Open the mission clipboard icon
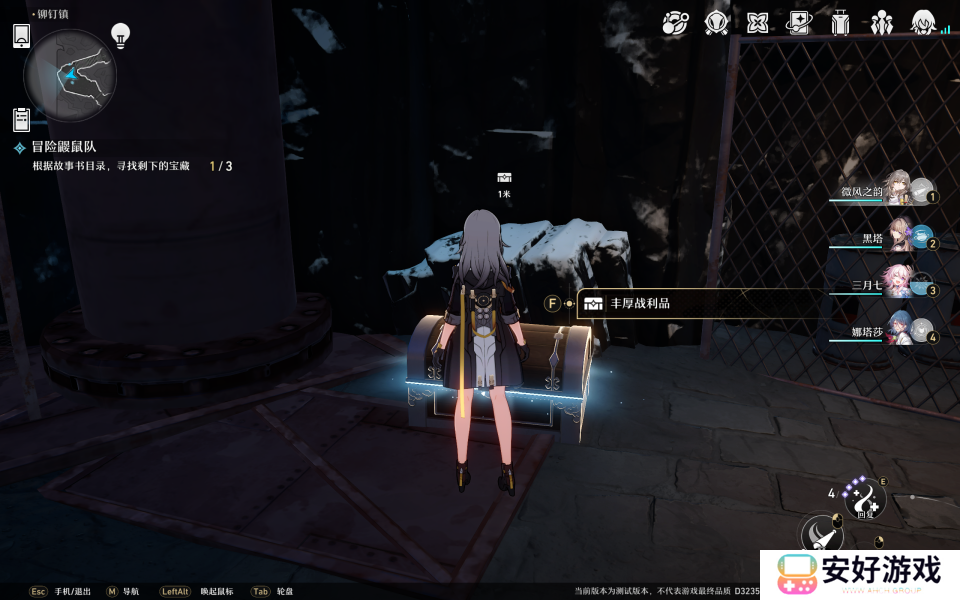This screenshot has height=600, width=960. tap(21, 119)
